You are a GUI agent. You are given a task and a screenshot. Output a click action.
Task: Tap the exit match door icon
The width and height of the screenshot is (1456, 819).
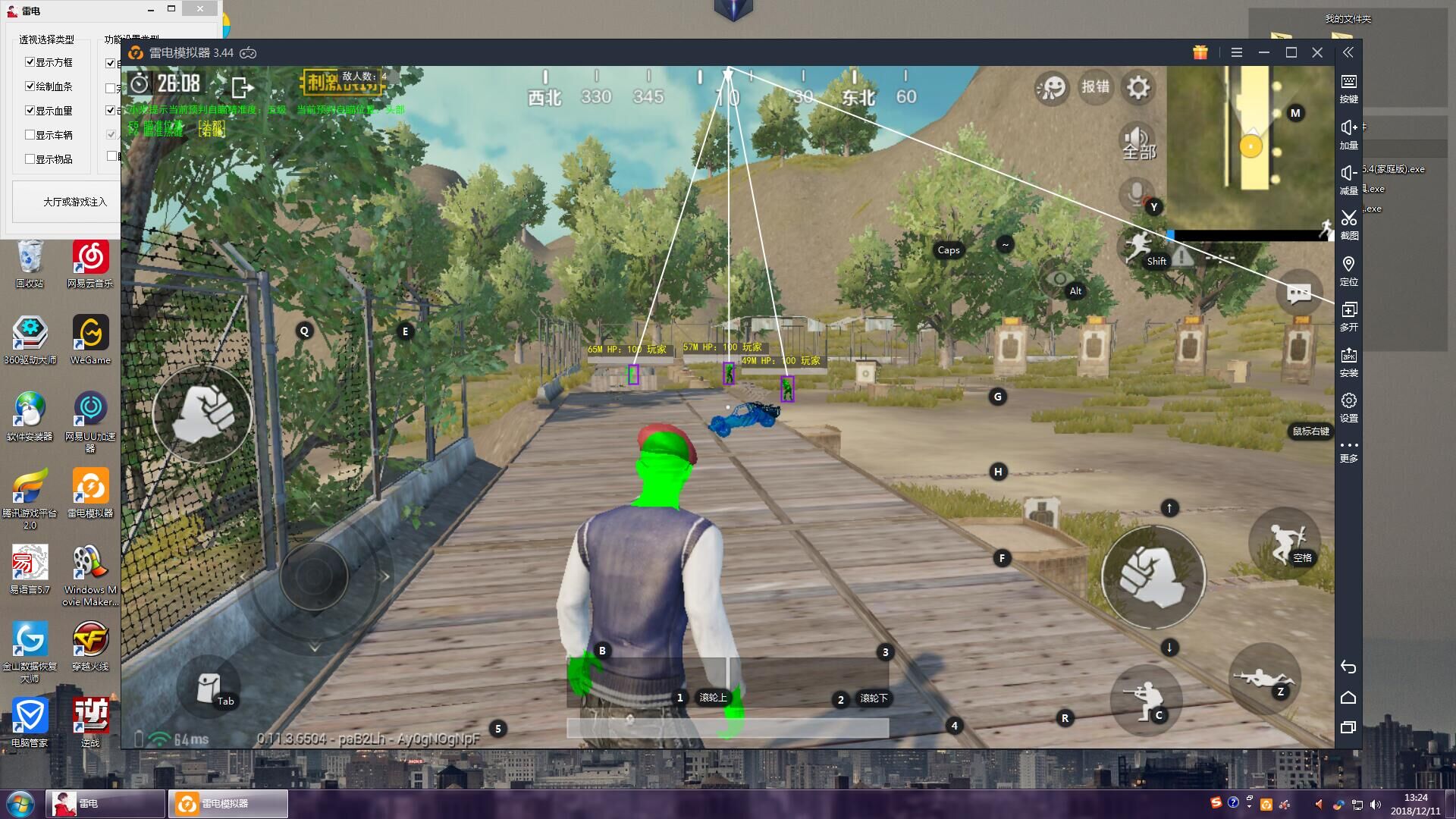coord(242,88)
